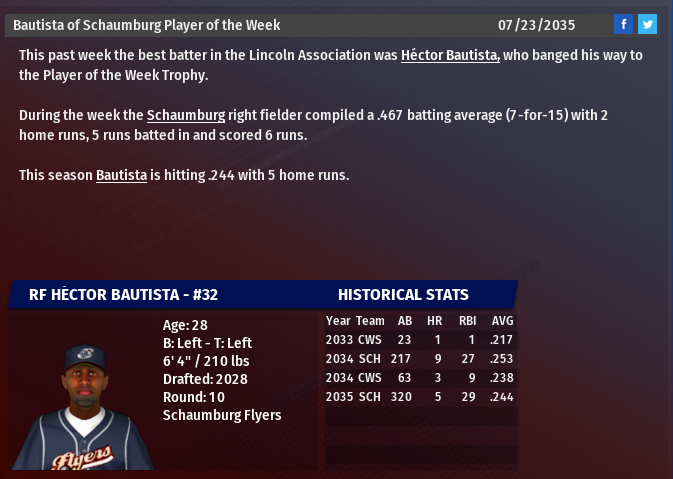Share the article via the Facebook icon

[x=623, y=25]
